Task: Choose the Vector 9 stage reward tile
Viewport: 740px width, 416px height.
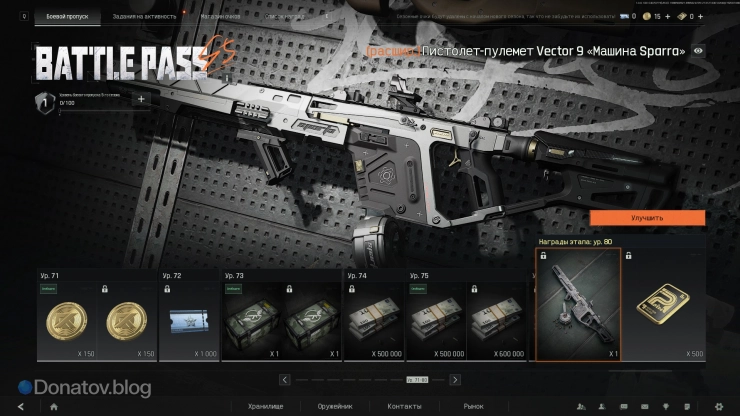Action: pos(578,305)
